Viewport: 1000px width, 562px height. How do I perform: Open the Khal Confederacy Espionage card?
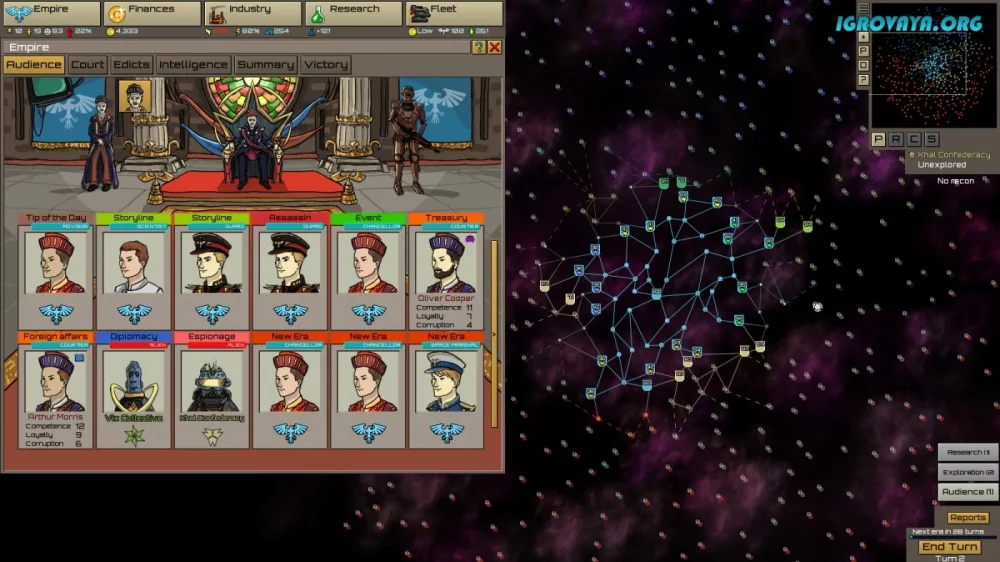(x=212, y=390)
